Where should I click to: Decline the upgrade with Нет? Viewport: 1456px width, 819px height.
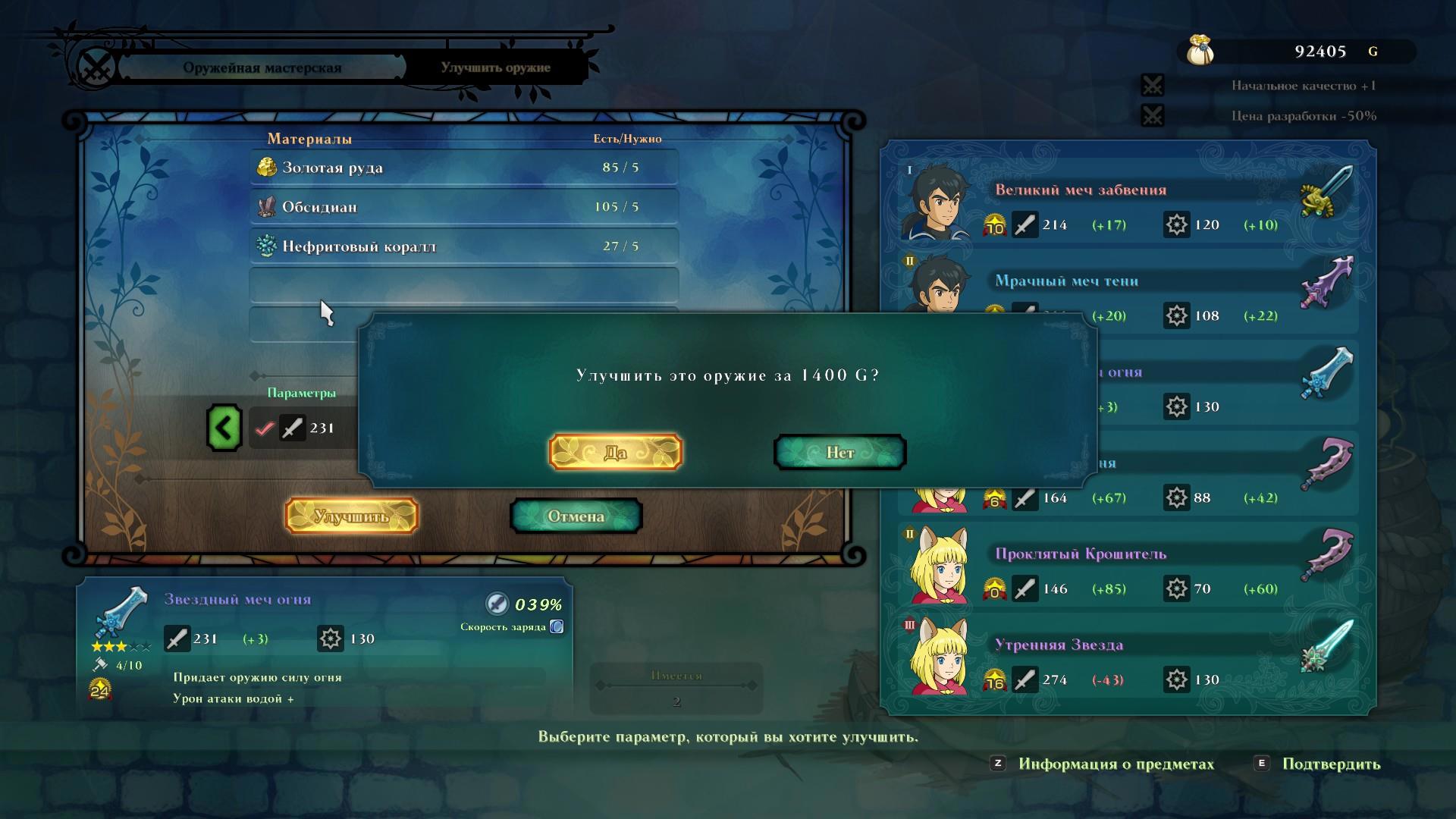(x=839, y=453)
